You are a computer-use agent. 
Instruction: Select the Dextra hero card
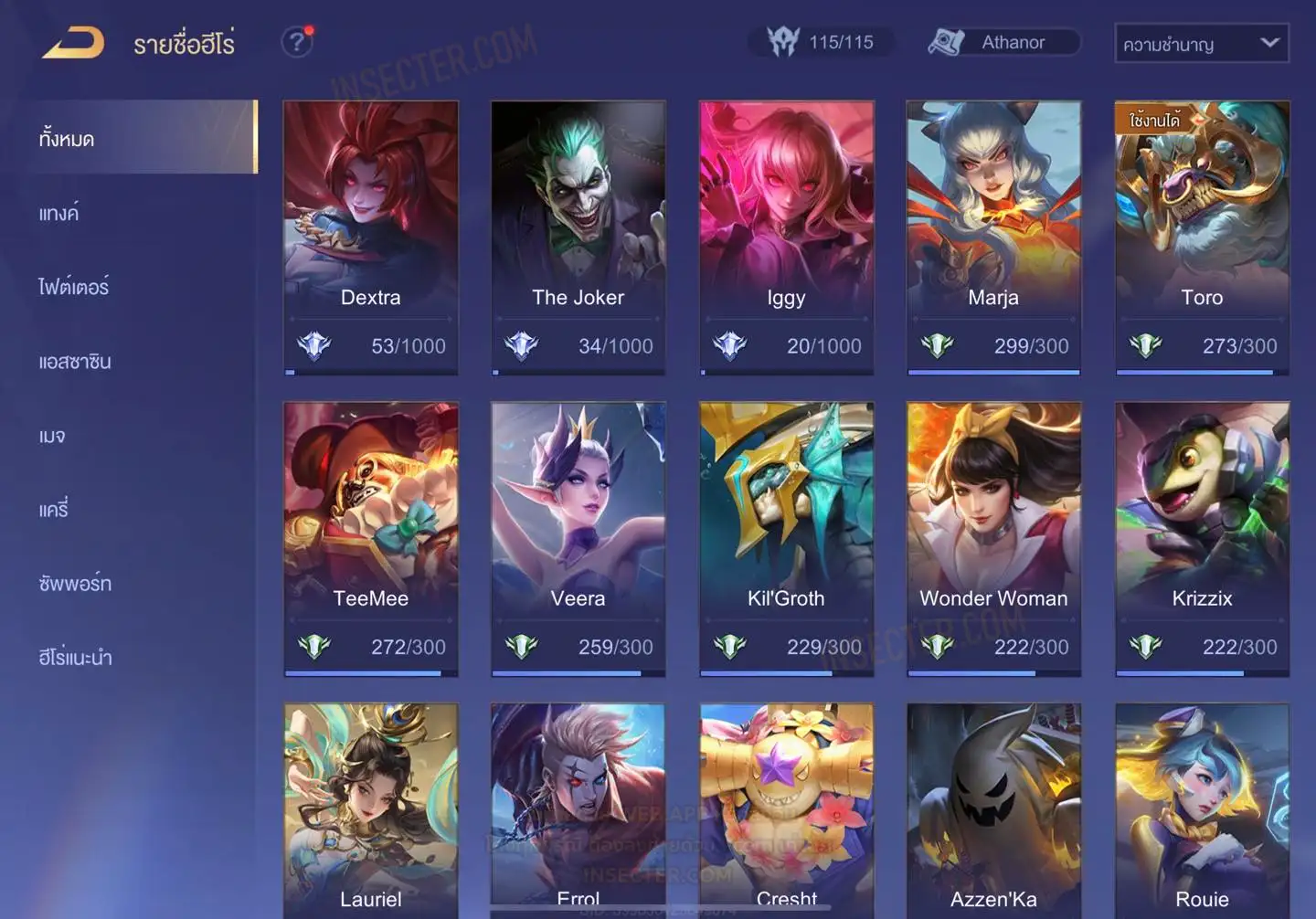(x=370, y=238)
